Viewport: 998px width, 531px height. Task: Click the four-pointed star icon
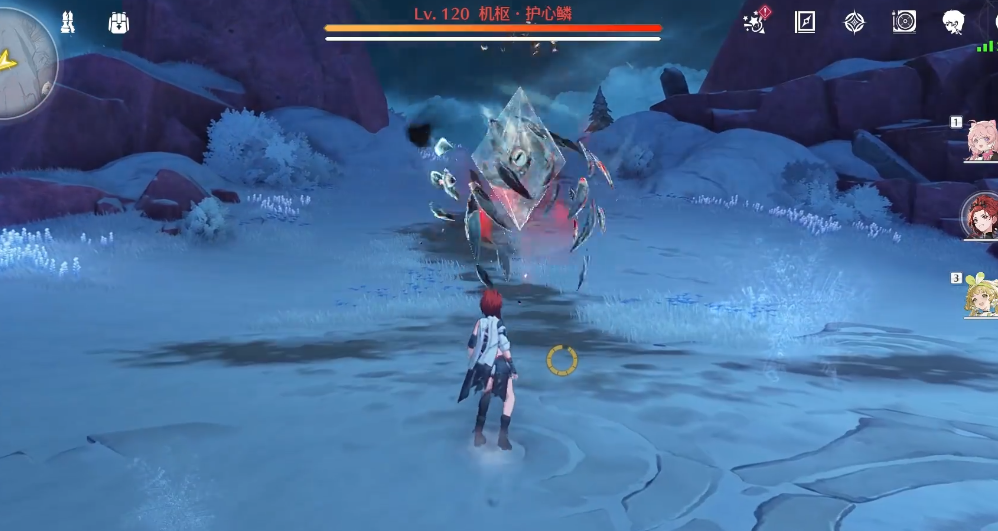(x=854, y=22)
